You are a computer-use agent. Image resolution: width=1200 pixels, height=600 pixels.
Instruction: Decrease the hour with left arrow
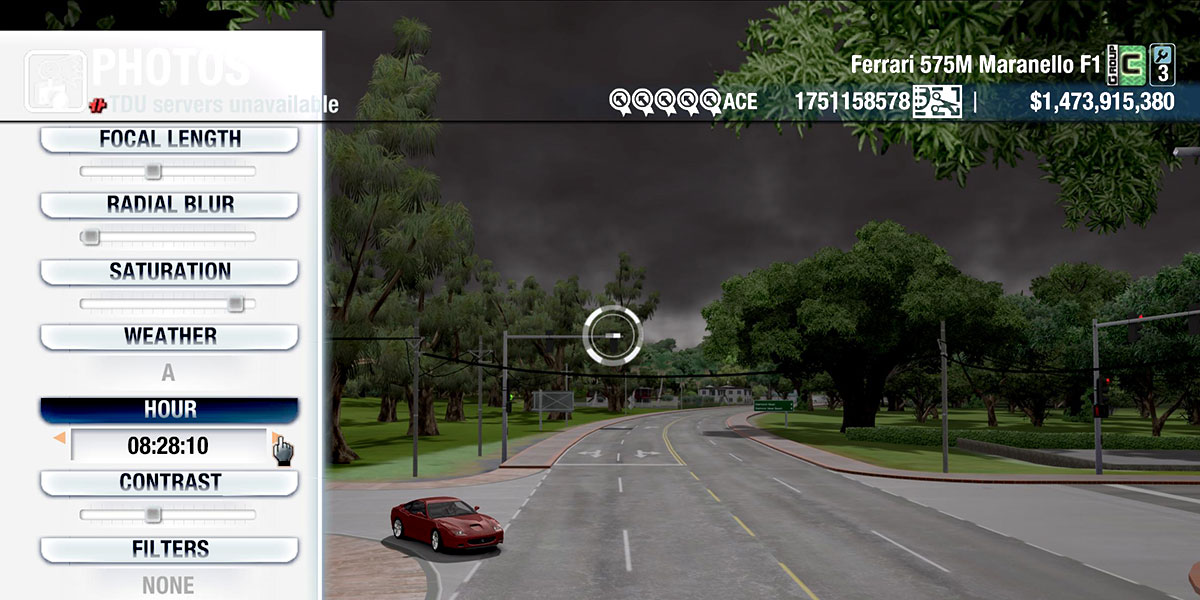[x=60, y=438]
